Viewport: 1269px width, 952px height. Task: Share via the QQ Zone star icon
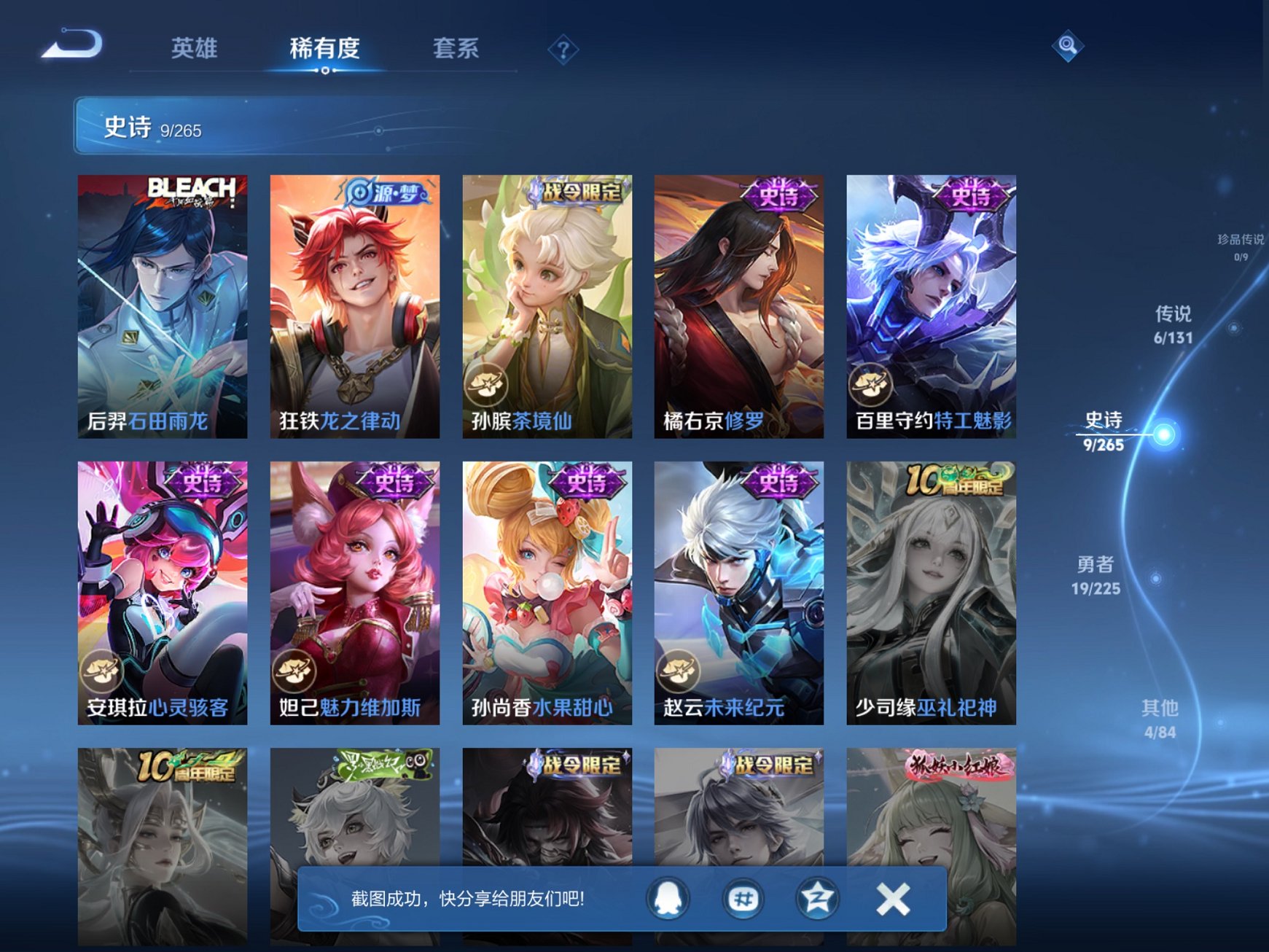coord(816,898)
